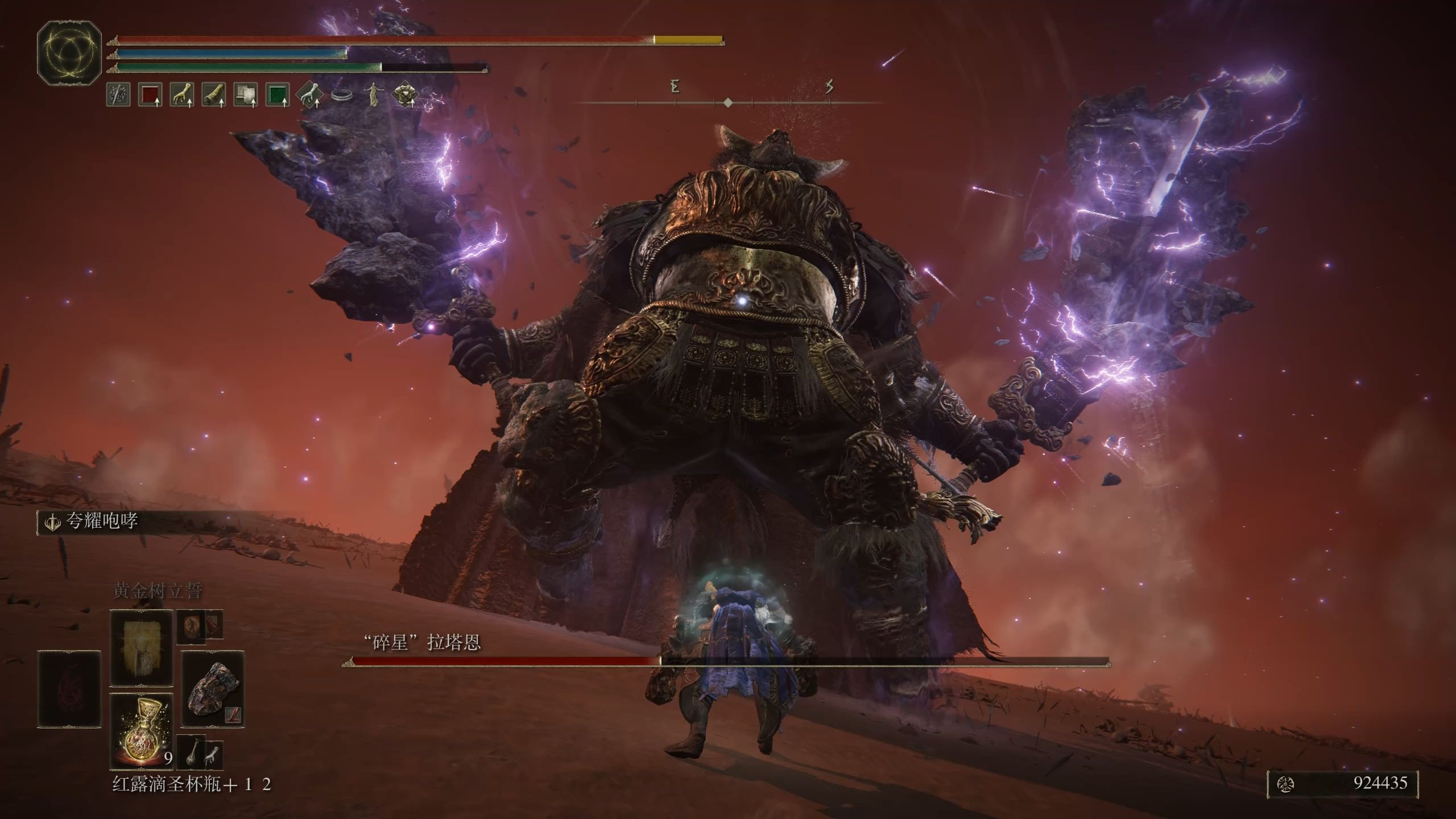Select the small lute-shaped next item slot
This screenshot has height=819, width=1456.
pos(191,753)
